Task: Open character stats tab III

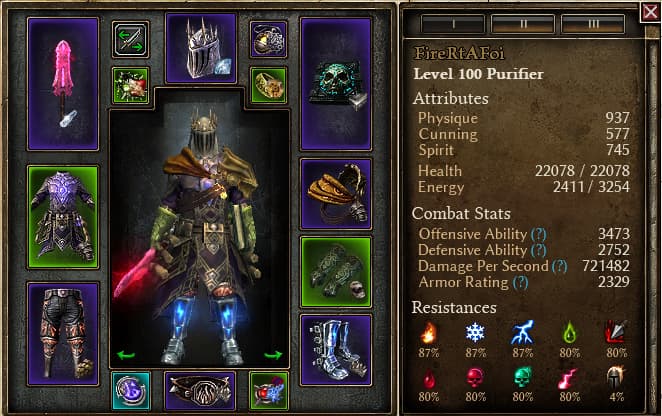Action: [593, 23]
